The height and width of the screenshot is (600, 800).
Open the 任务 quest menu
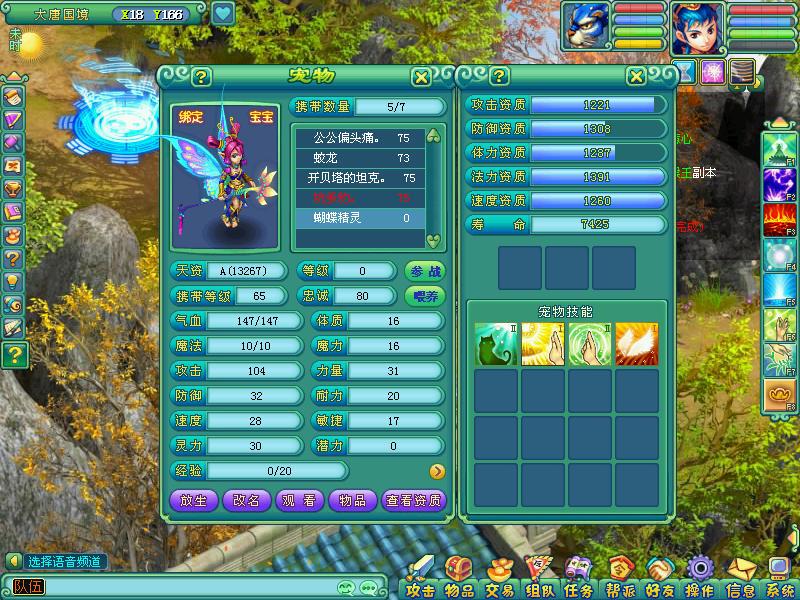point(578,580)
